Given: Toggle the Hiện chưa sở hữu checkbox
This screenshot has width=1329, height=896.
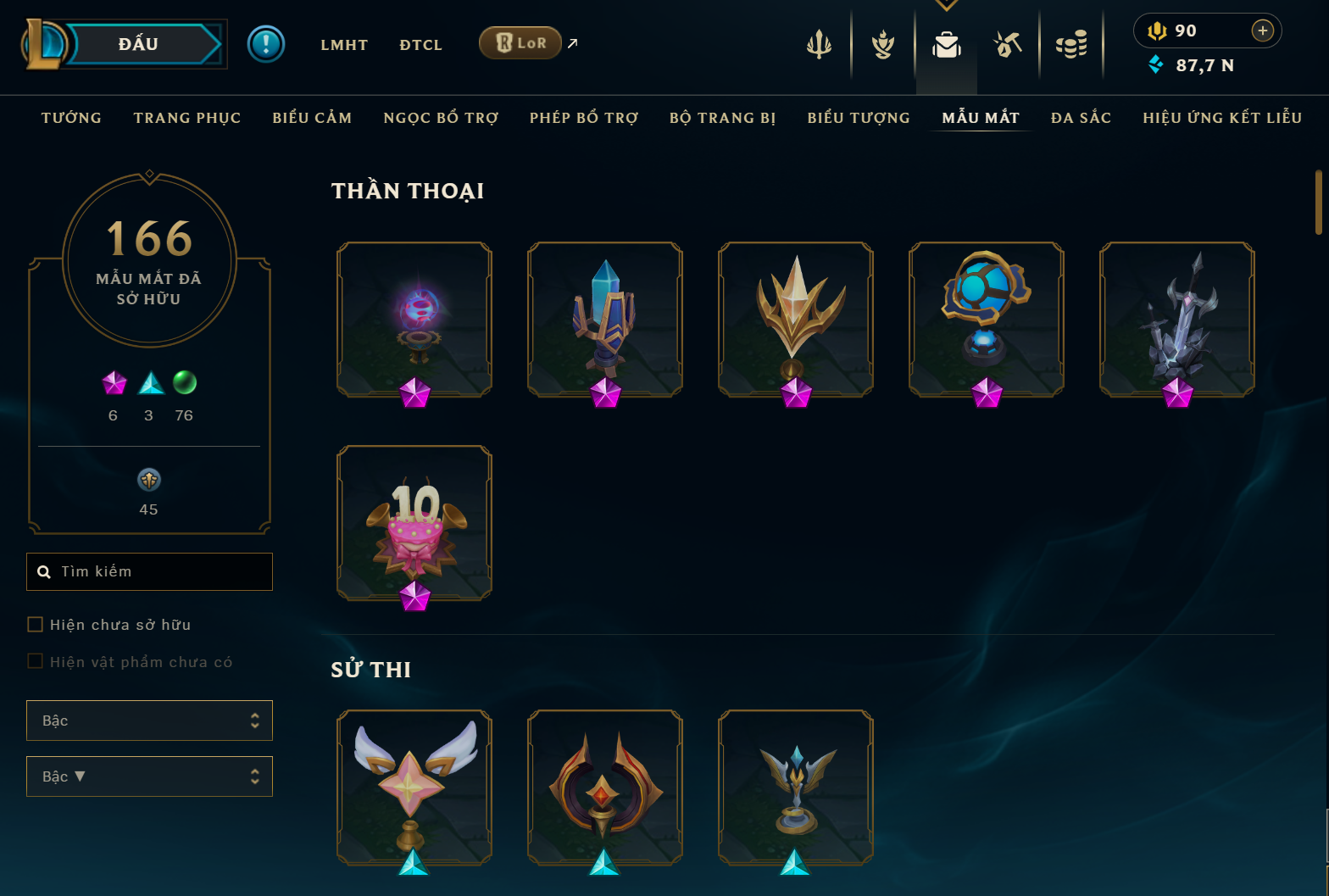Looking at the screenshot, I should (x=36, y=625).
